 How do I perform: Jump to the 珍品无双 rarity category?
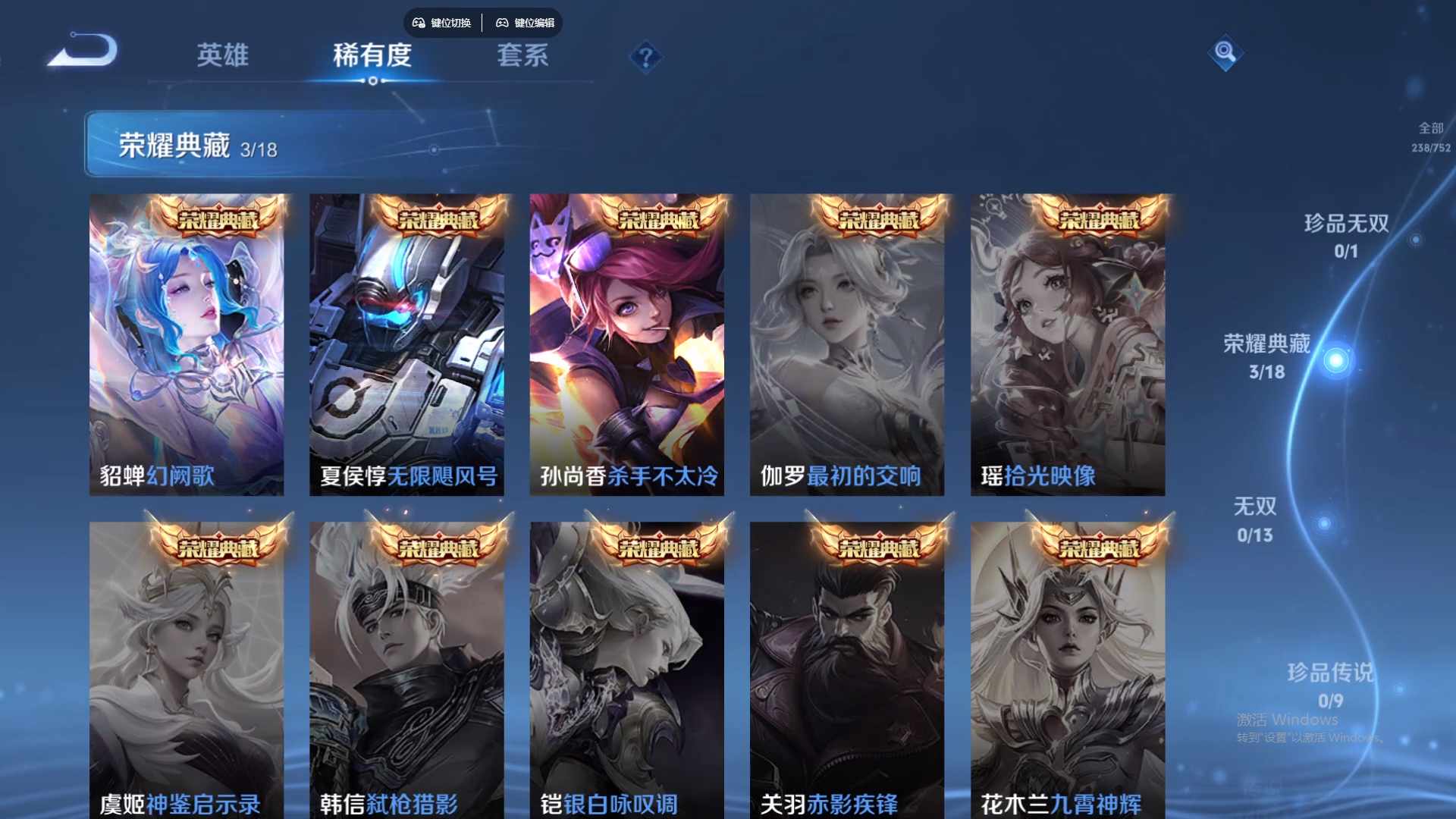[x=1346, y=235]
